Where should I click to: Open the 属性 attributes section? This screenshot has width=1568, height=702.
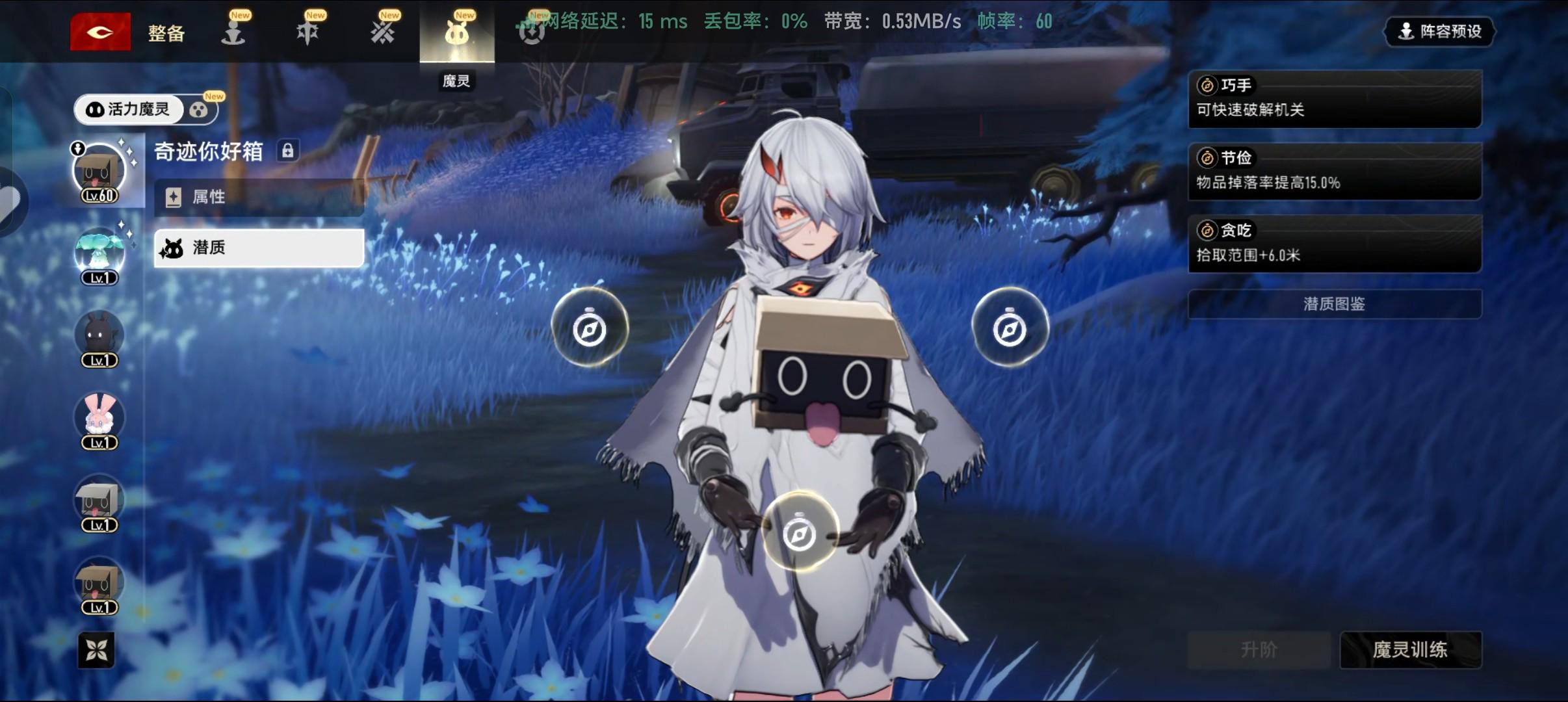[259, 197]
